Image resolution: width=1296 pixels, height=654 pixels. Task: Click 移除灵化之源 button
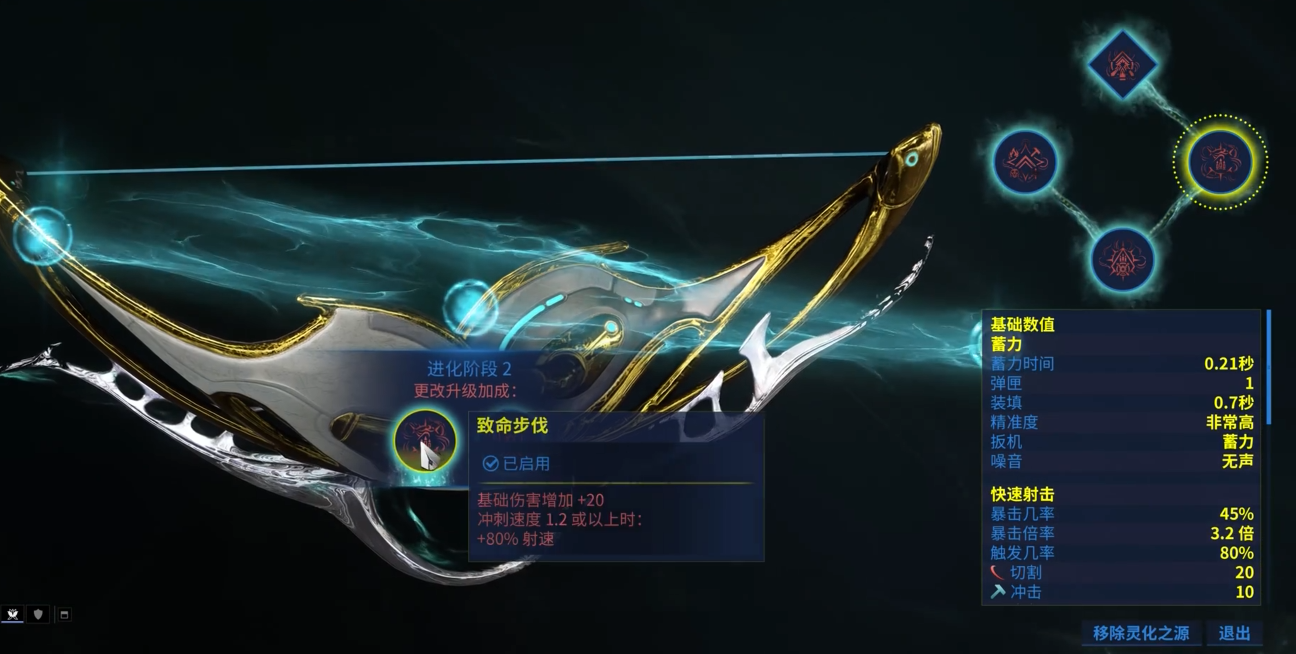(1140, 633)
